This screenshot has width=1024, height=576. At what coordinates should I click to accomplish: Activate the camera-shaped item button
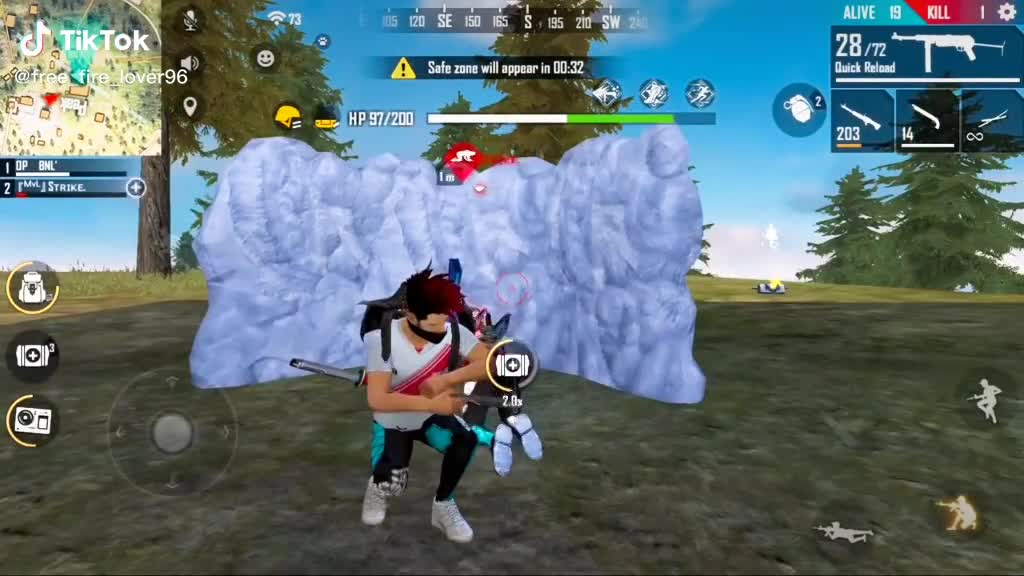[x=32, y=420]
